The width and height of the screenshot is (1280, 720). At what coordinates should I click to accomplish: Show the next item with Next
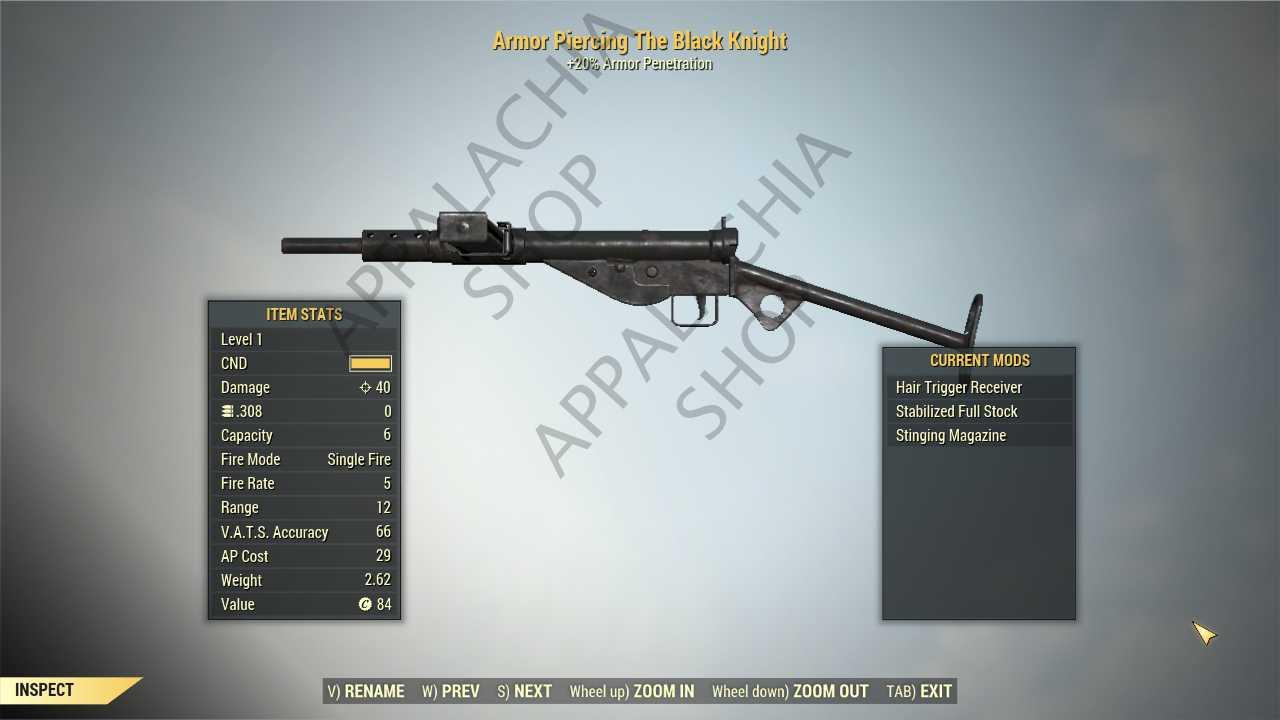525,691
